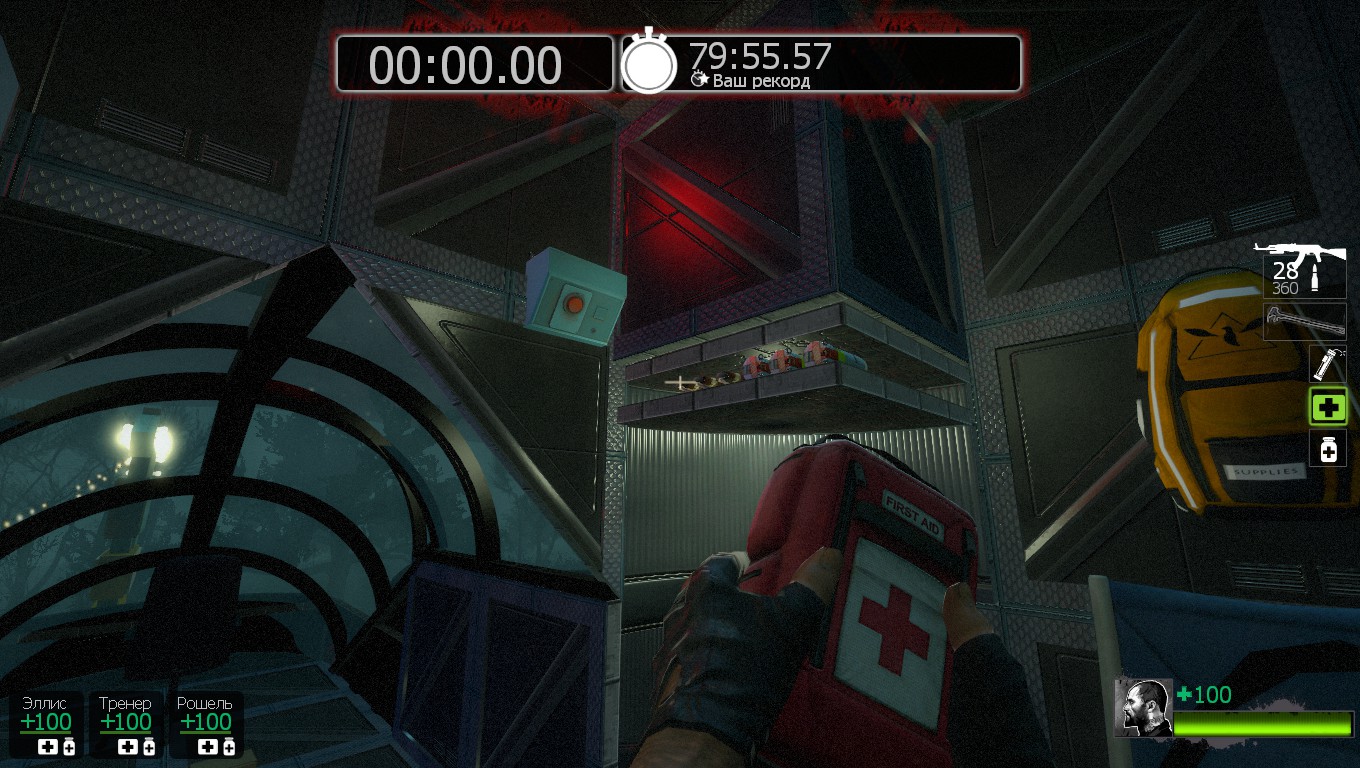1360x768 pixels.
Task: Equip the pipe bomb throwable
Action: [1328, 364]
